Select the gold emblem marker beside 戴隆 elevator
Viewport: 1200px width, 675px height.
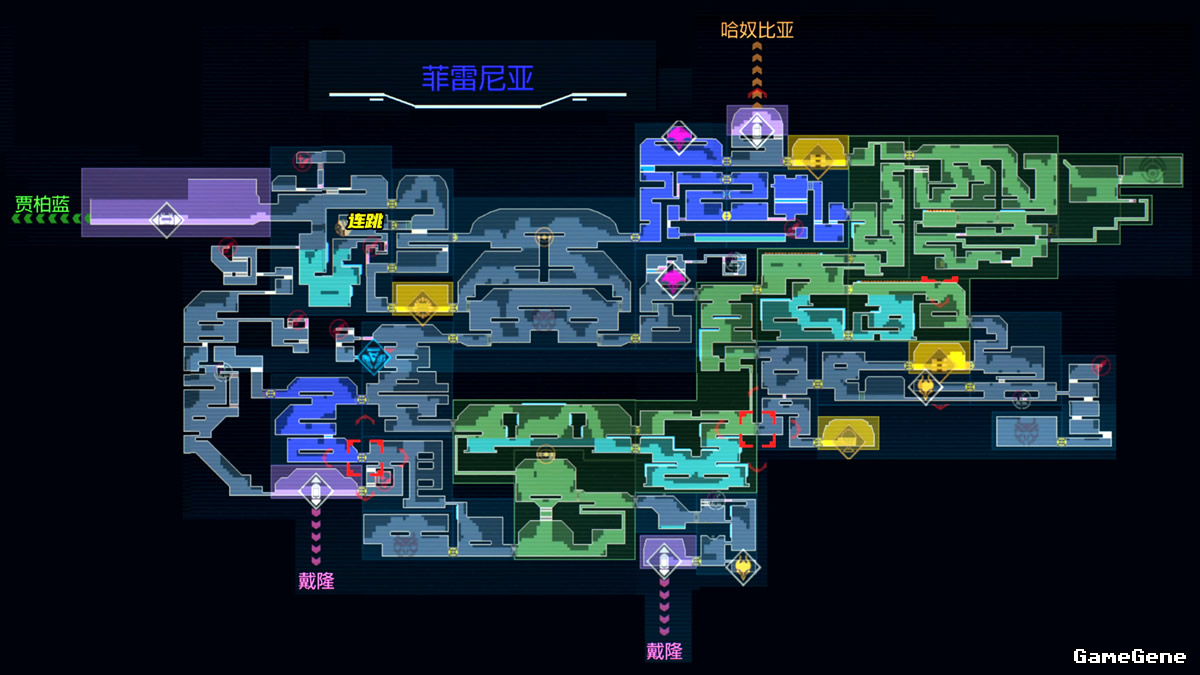pos(742,567)
